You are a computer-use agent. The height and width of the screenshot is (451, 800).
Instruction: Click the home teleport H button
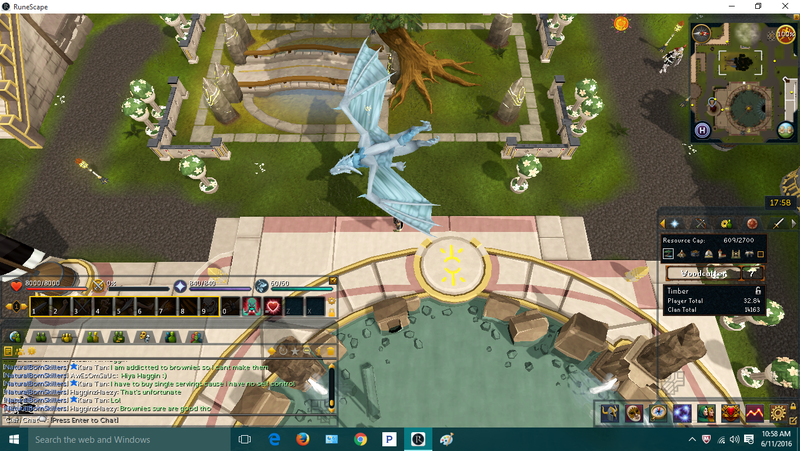(702, 129)
